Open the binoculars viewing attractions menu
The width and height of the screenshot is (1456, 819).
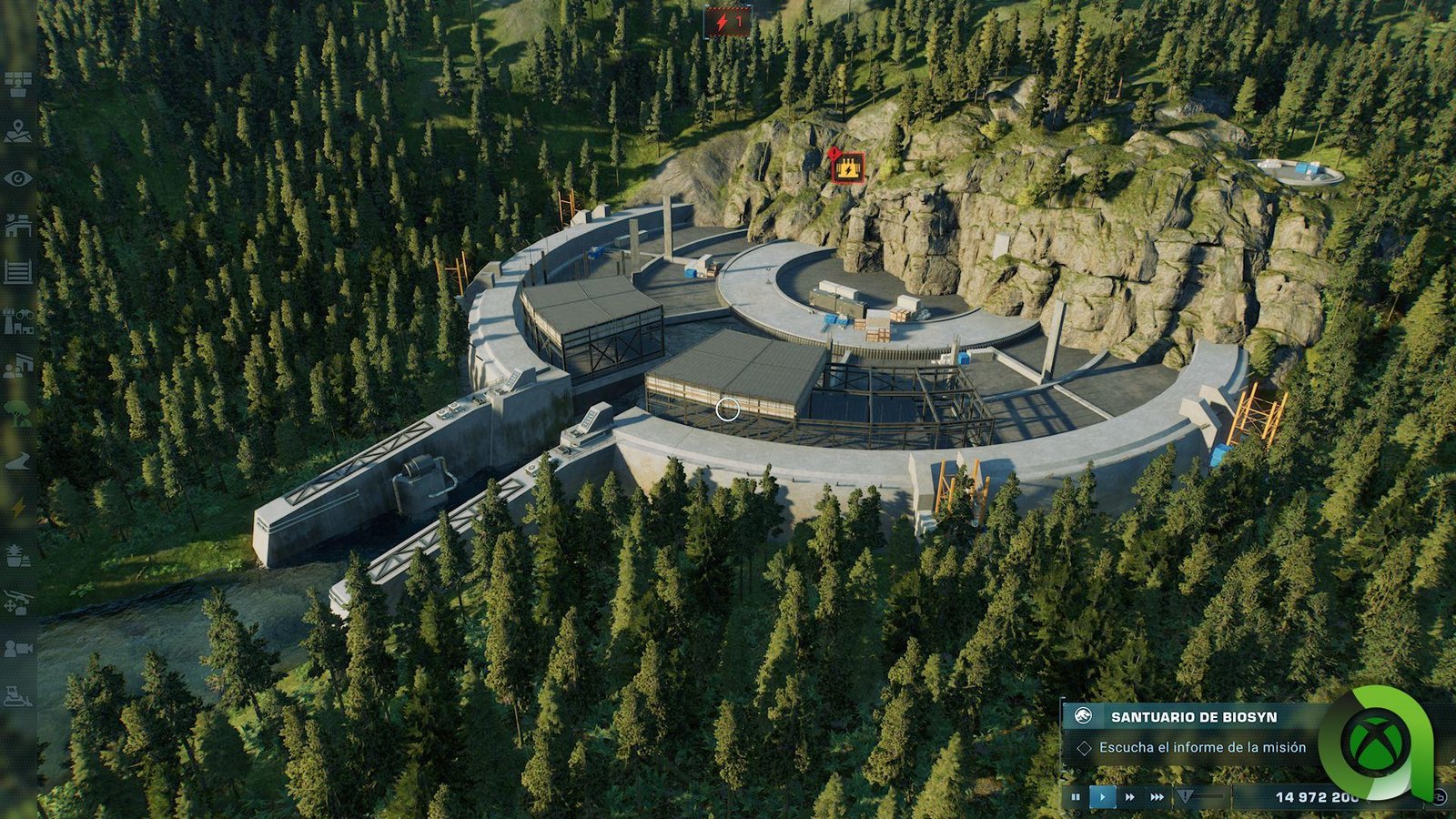click(x=18, y=320)
